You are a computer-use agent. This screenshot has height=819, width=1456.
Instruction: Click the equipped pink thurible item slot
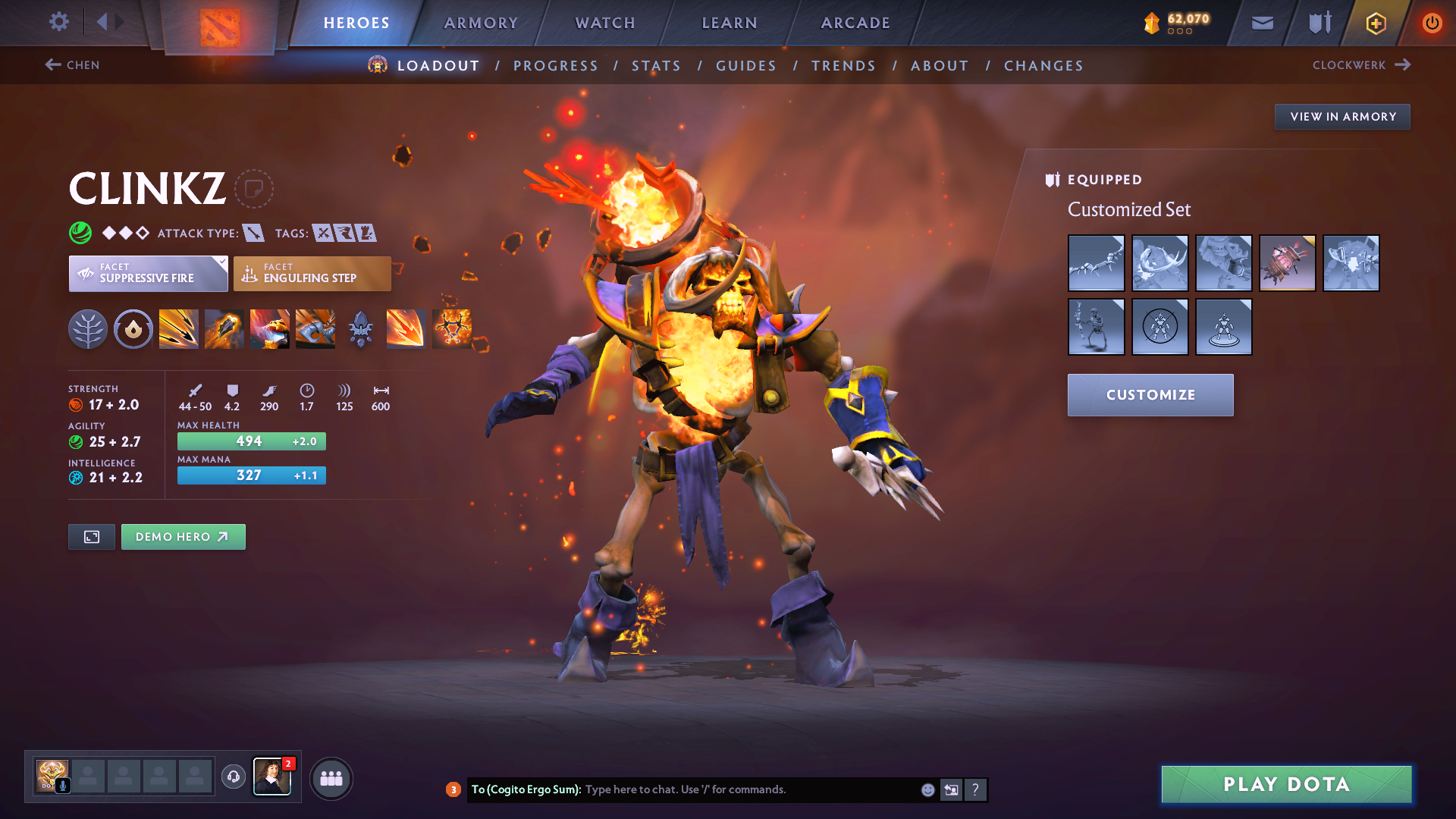tap(1288, 263)
